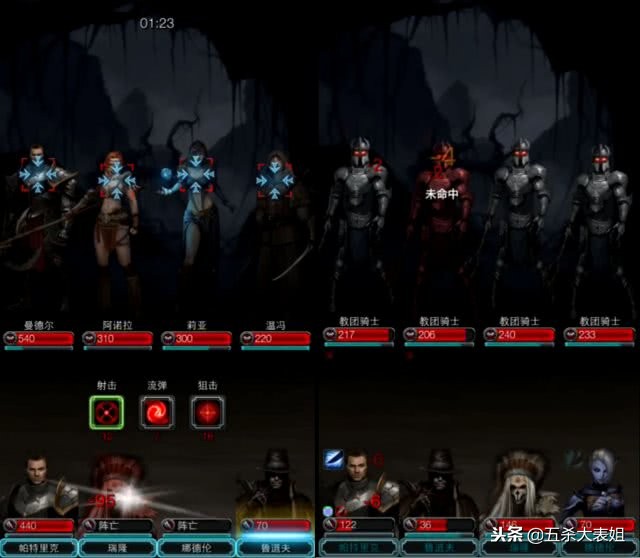Select the highlighted 鲁道夫 name button

click(276, 548)
